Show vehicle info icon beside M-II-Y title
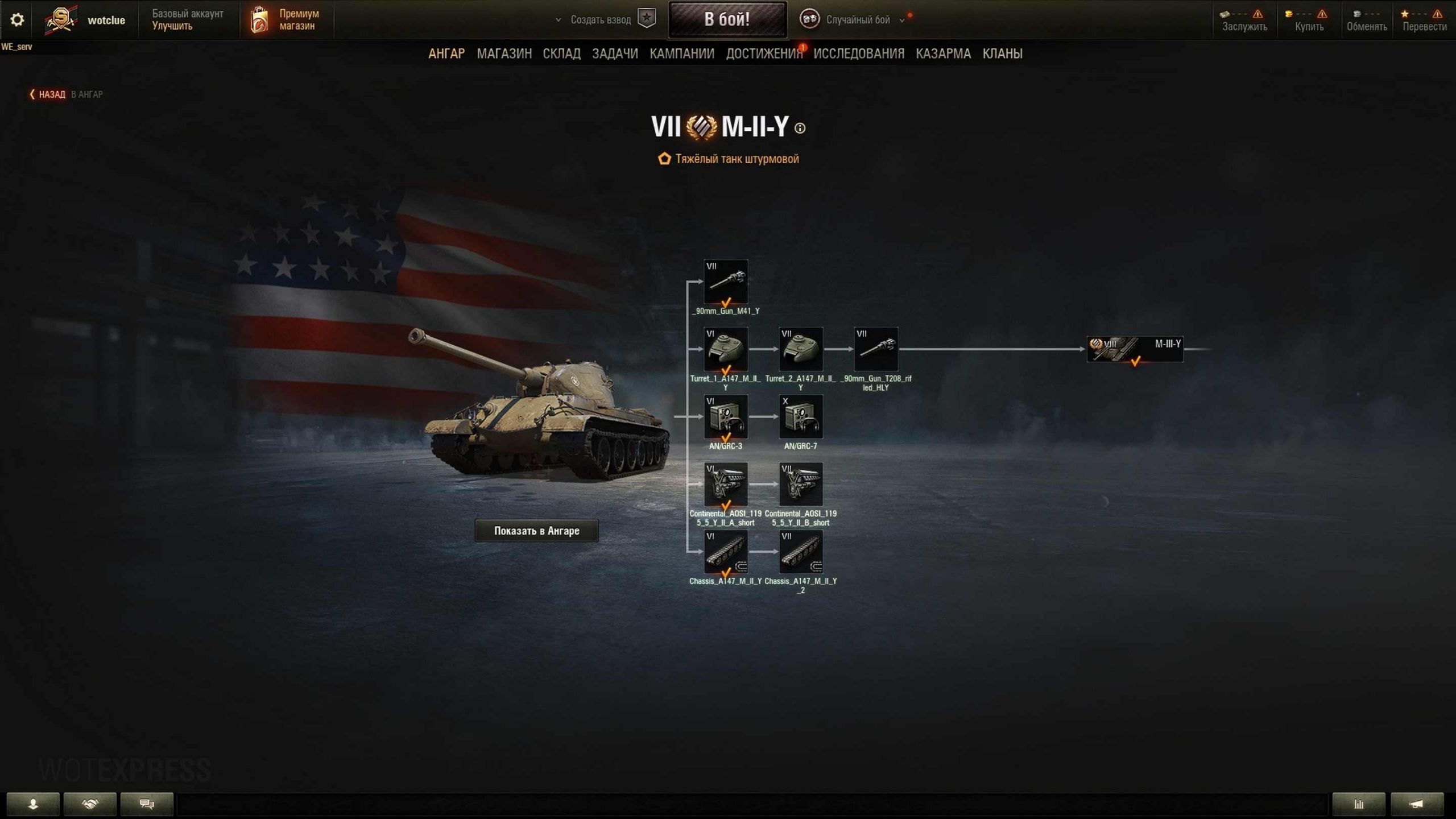 click(x=800, y=129)
